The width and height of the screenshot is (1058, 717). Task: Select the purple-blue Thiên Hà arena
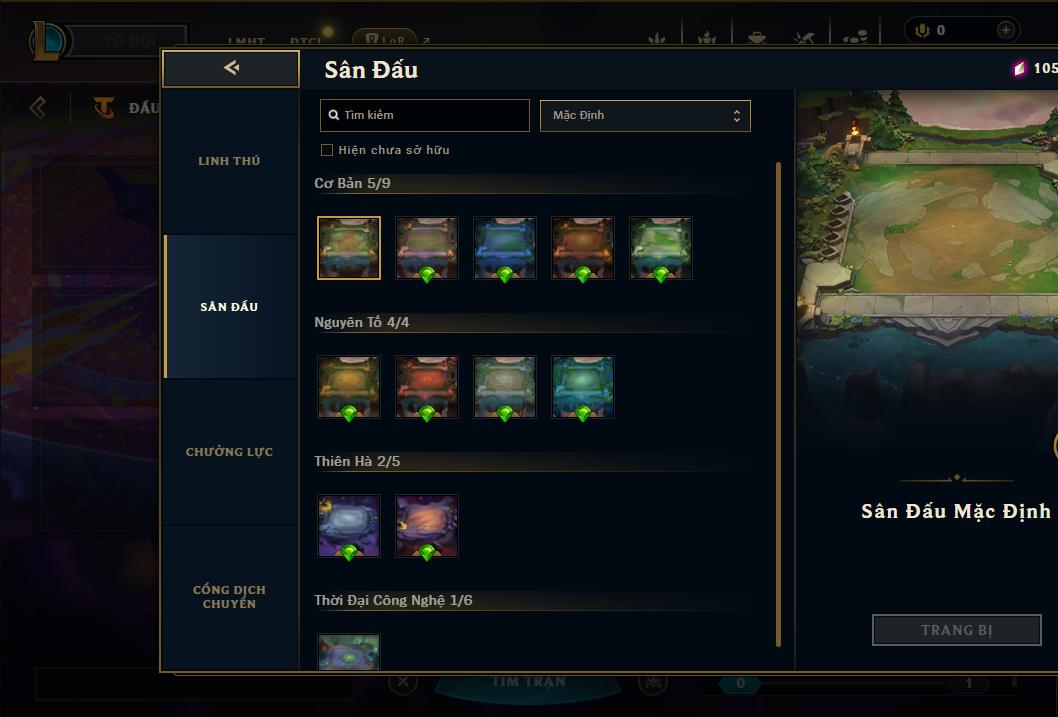pyautogui.click(x=349, y=526)
